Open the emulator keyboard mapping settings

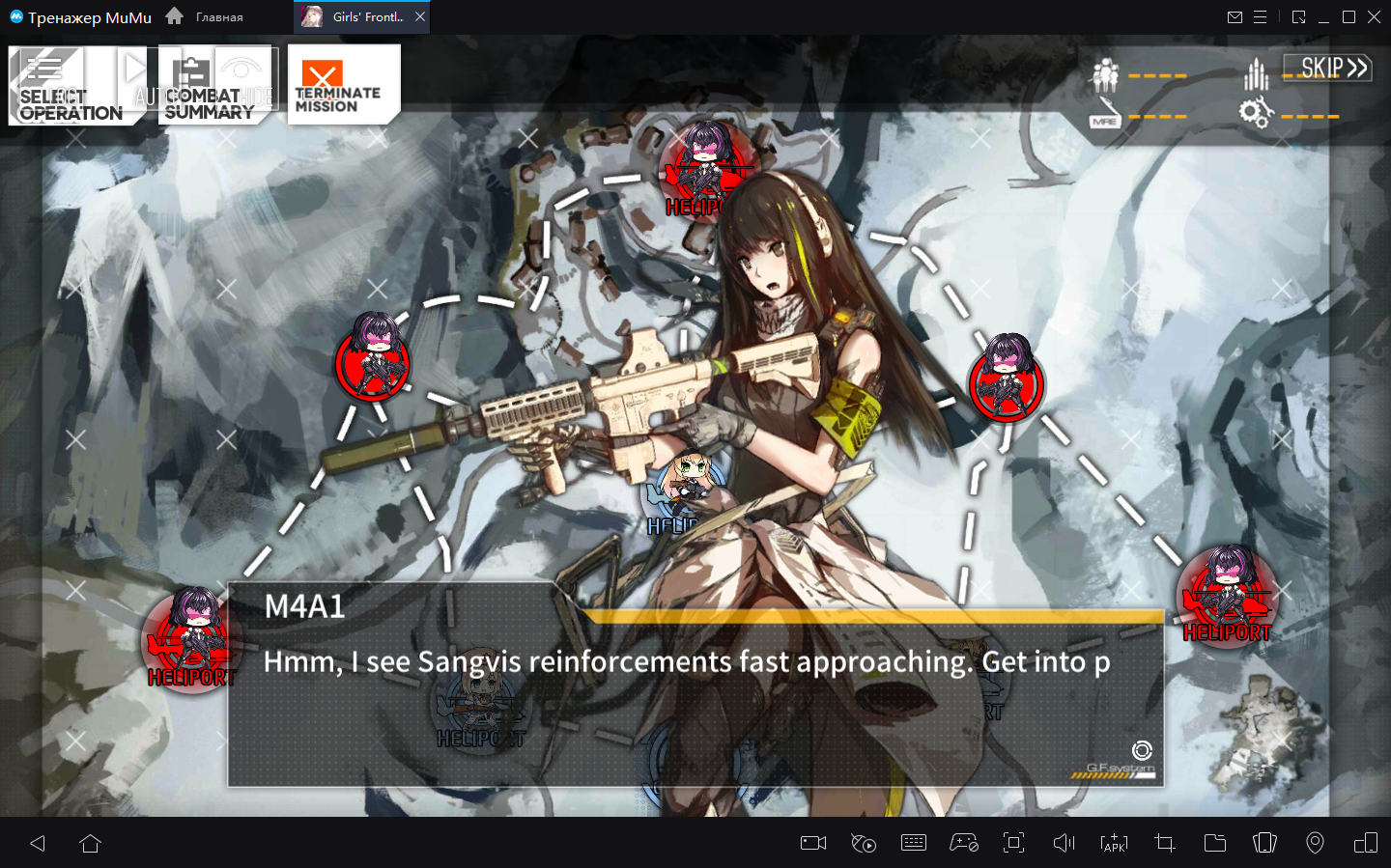click(914, 843)
